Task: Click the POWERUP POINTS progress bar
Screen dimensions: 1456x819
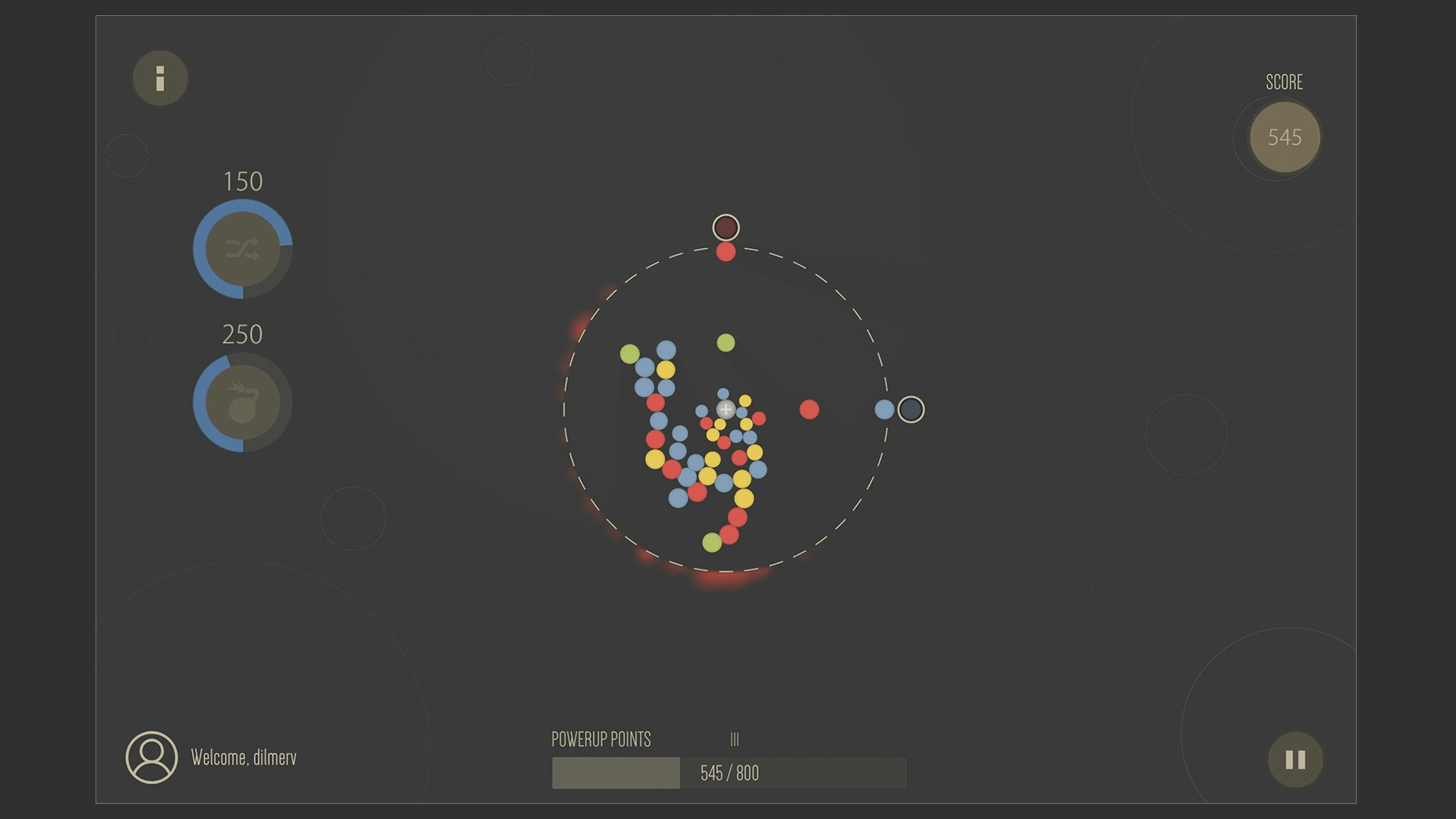Action: pos(616,773)
